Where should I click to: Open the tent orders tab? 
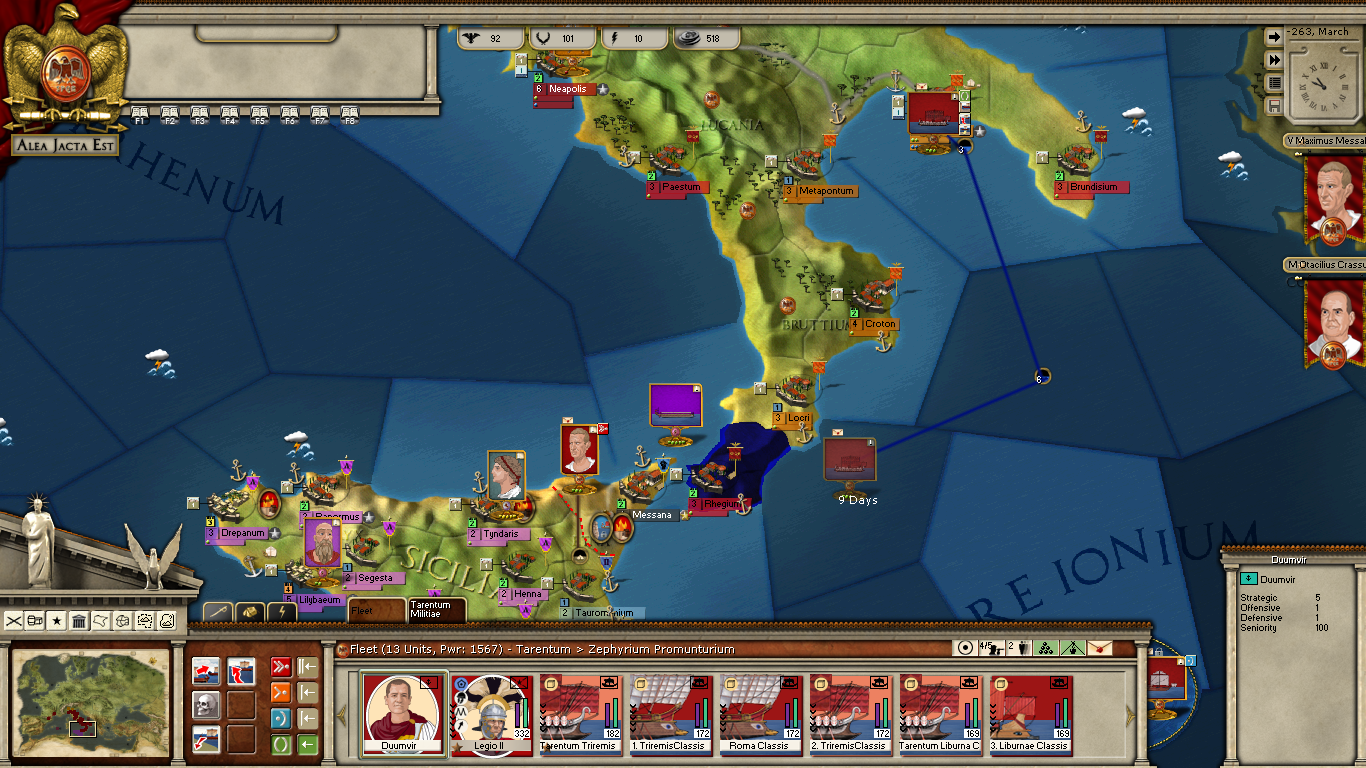[x=250, y=611]
